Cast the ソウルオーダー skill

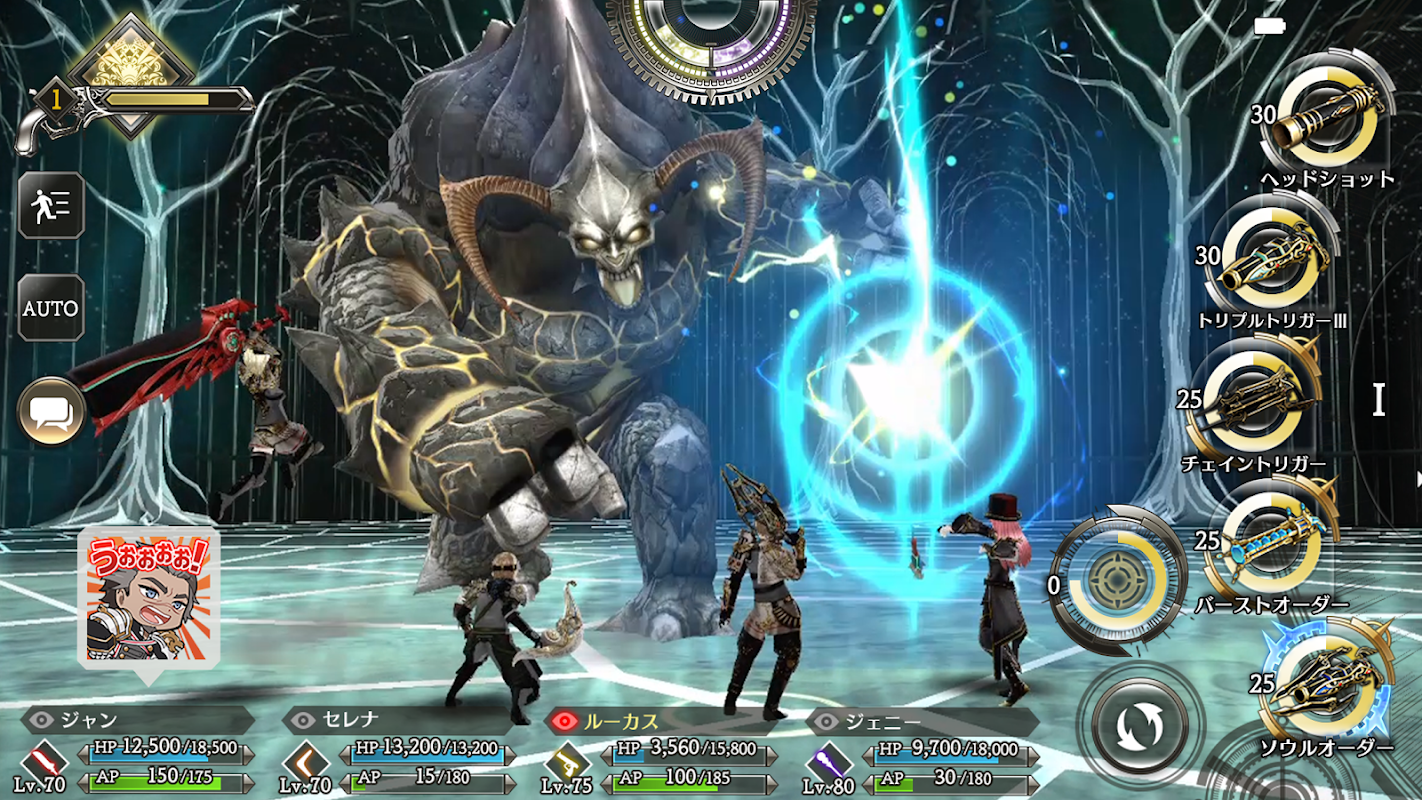point(1325,687)
